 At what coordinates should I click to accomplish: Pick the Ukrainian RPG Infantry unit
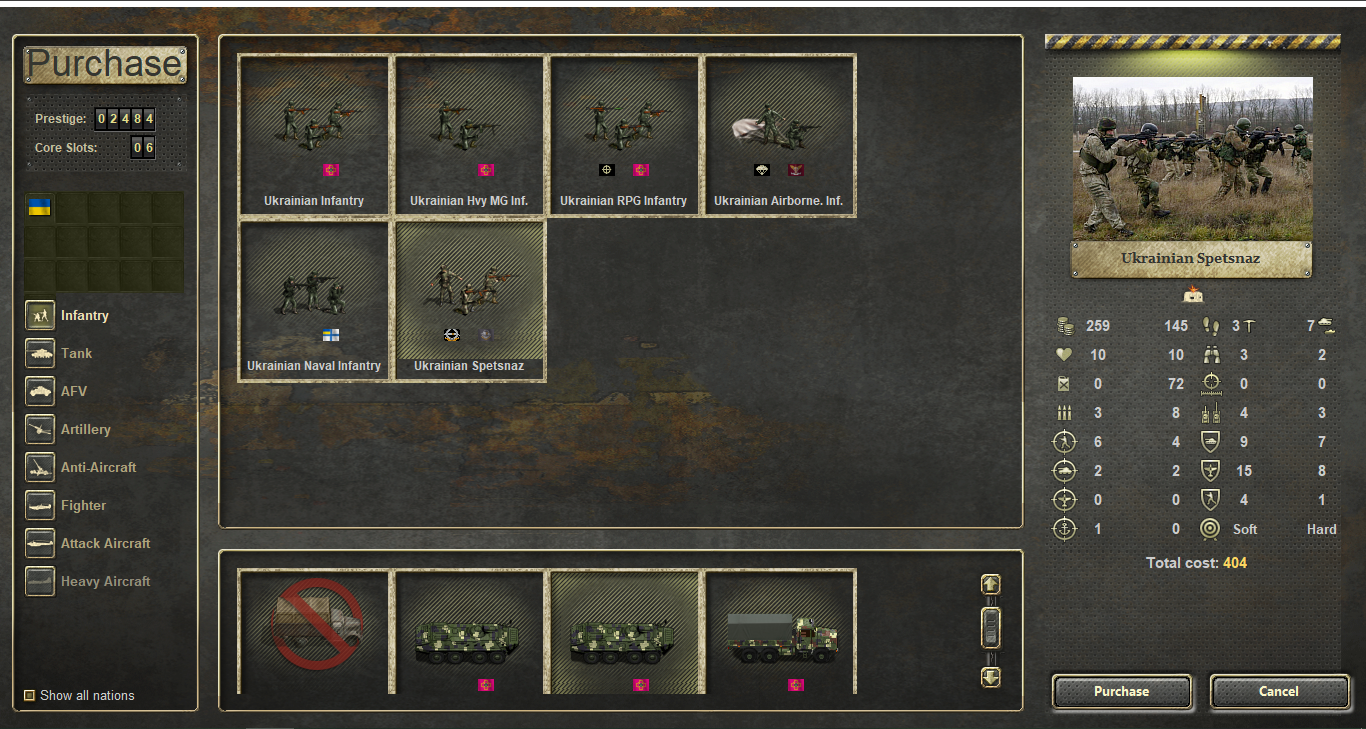coord(624,135)
